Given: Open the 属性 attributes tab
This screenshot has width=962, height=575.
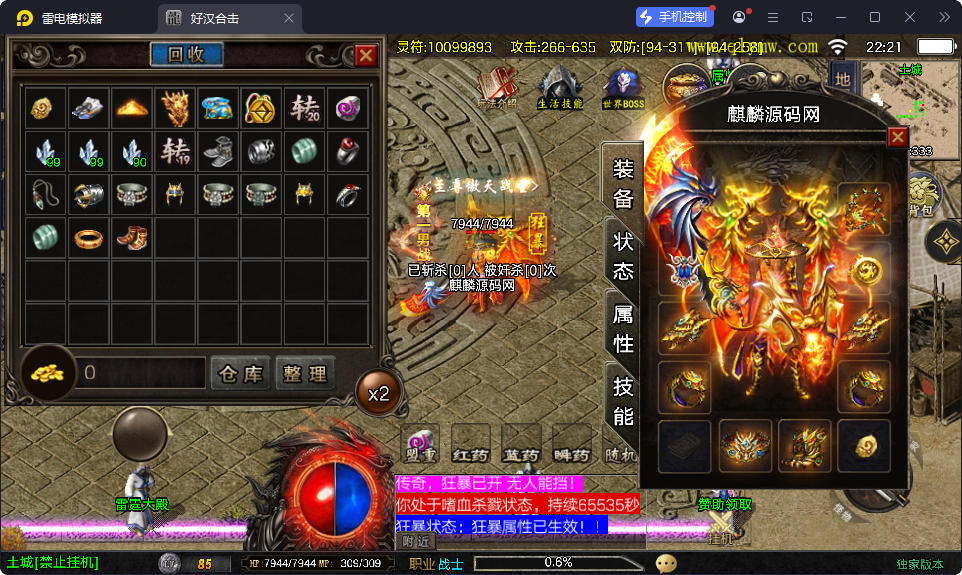Looking at the screenshot, I should [x=622, y=329].
